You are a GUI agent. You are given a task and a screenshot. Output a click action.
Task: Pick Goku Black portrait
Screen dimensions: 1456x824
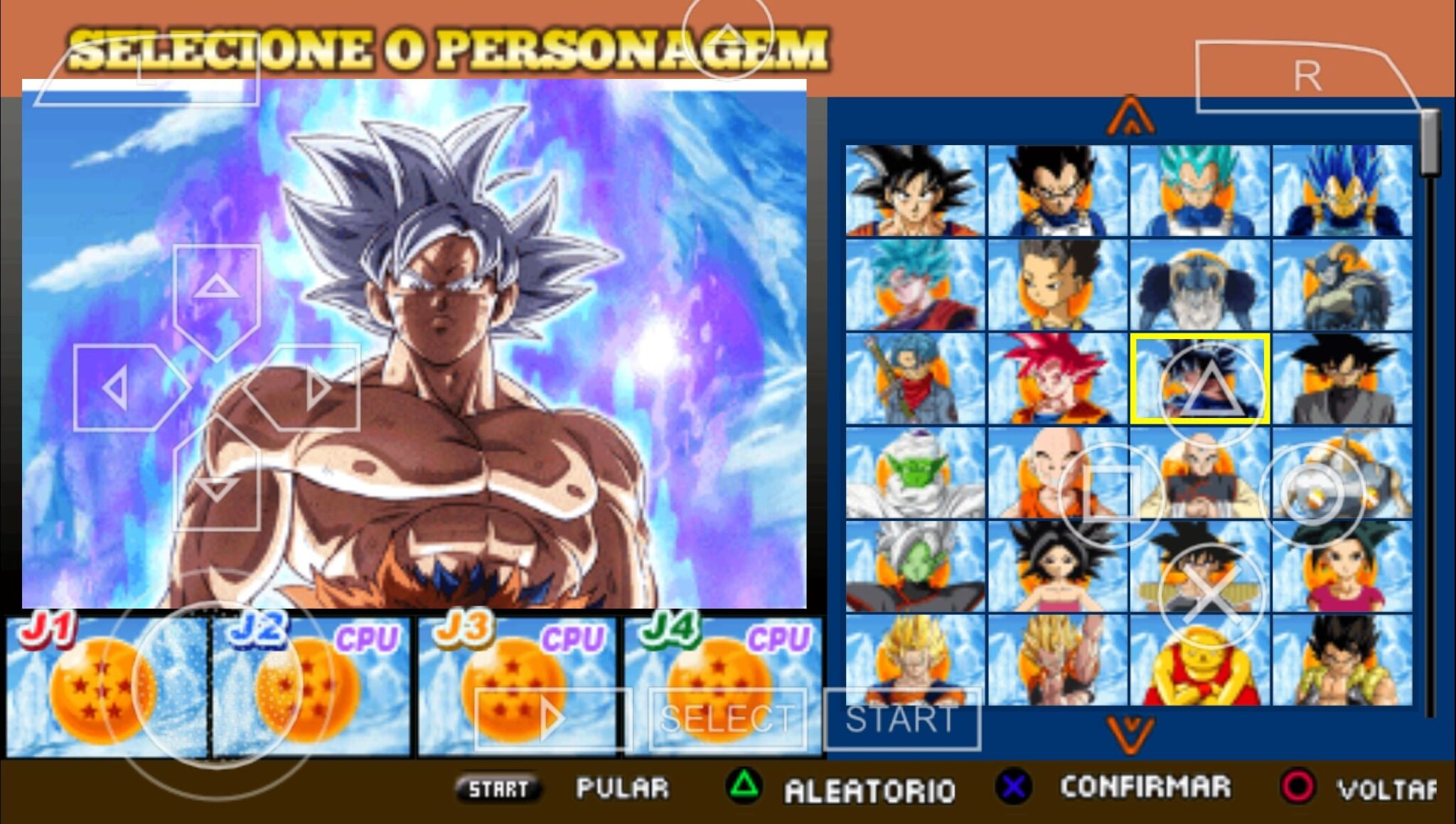(1342, 379)
